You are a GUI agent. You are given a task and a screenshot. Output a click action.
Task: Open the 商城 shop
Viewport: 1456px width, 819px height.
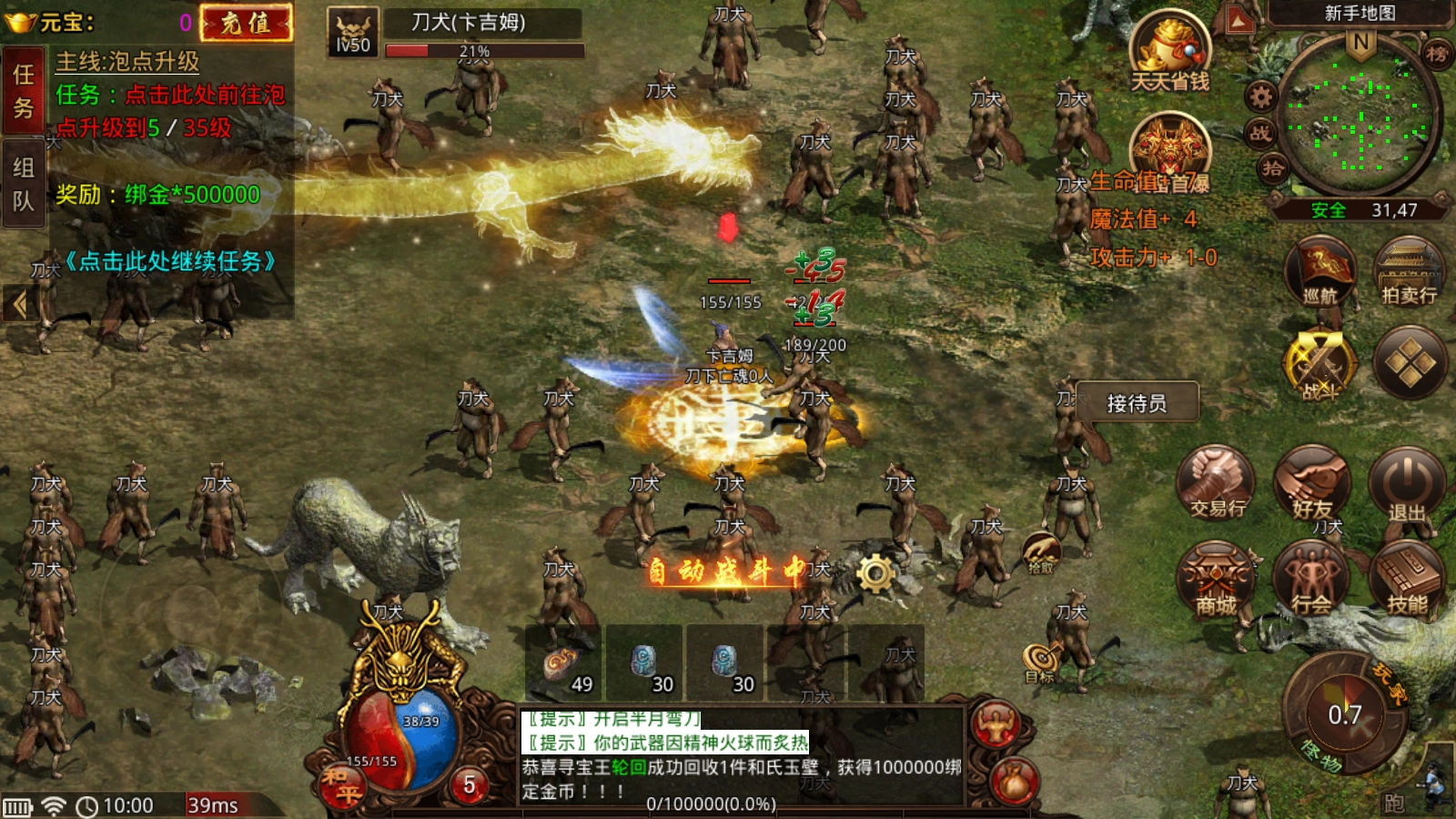(x=1217, y=579)
